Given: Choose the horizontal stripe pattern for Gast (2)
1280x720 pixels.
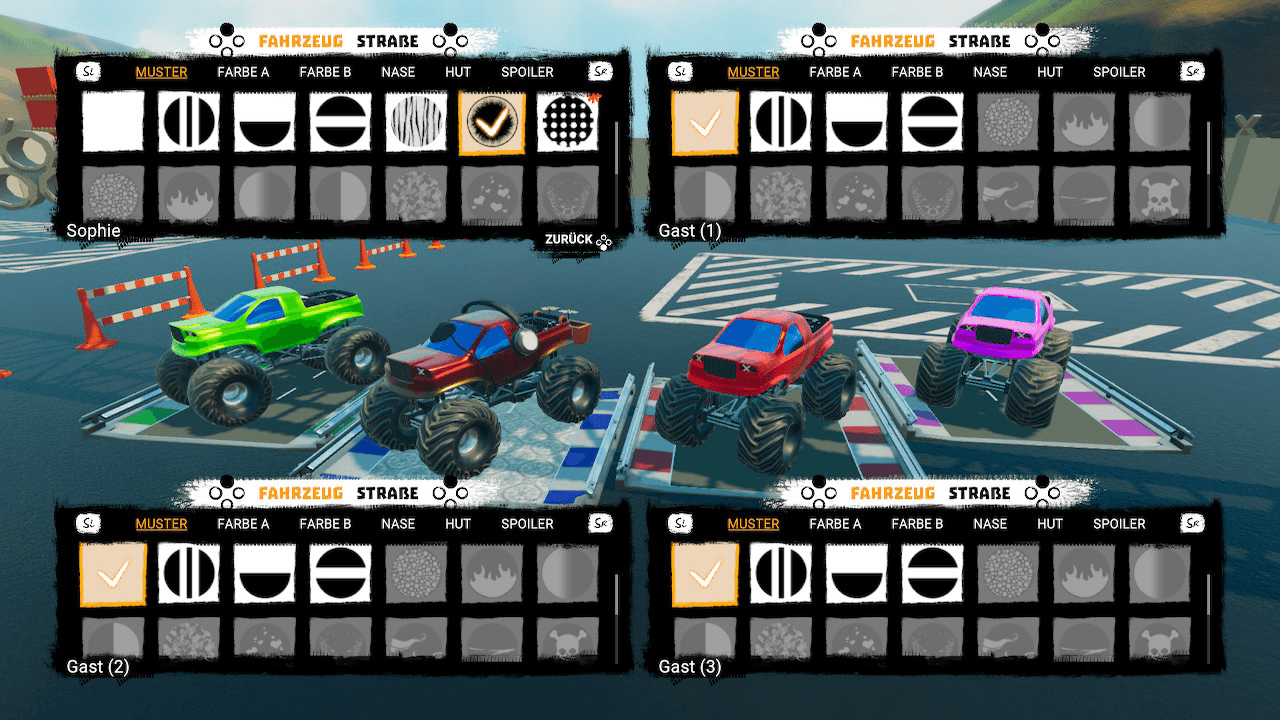Looking at the screenshot, I should pyautogui.click(x=340, y=574).
